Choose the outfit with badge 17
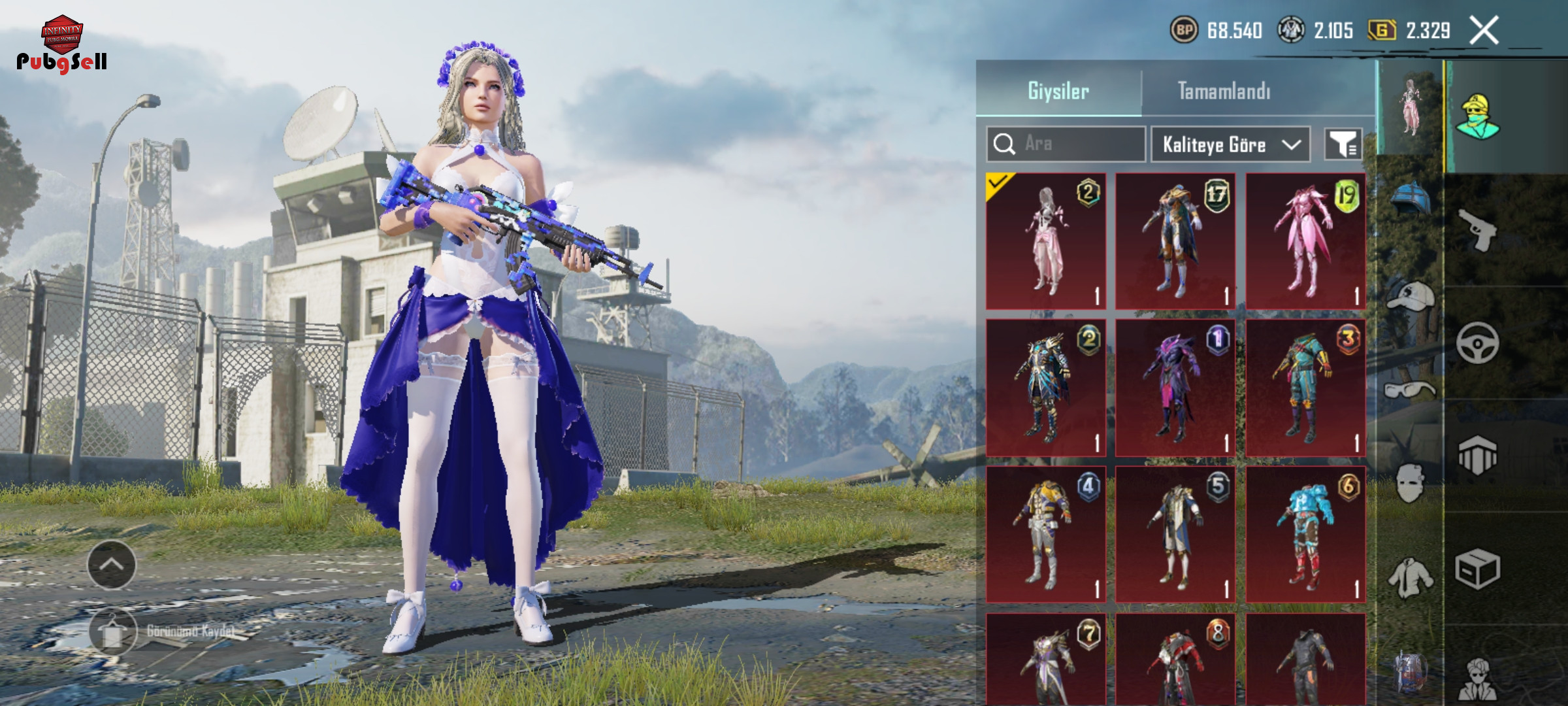1568x706 pixels. (x=1175, y=241)
